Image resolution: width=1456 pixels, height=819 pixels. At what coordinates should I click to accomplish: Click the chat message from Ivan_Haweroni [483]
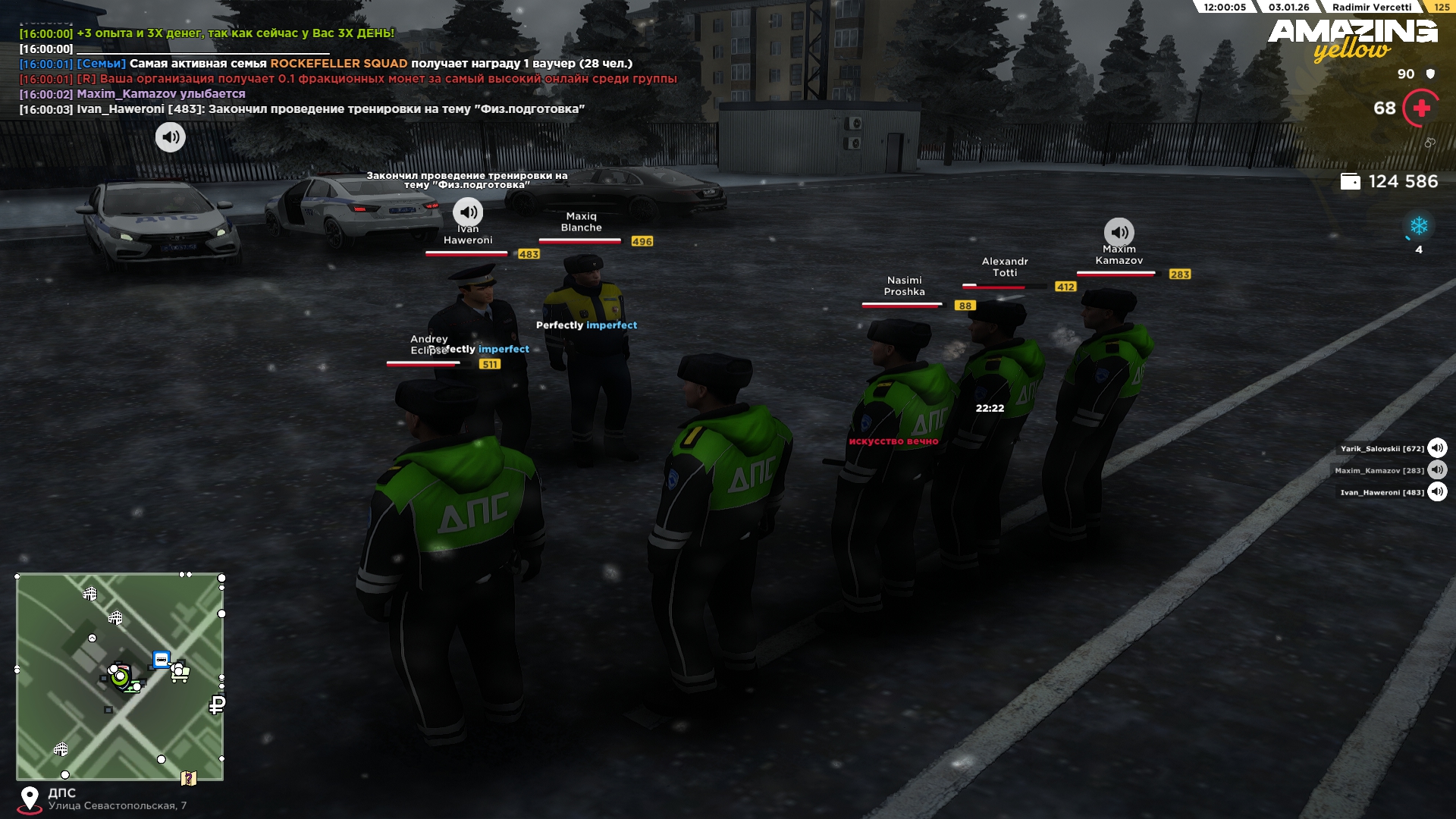pyautogui.click(x=302, y=109)
